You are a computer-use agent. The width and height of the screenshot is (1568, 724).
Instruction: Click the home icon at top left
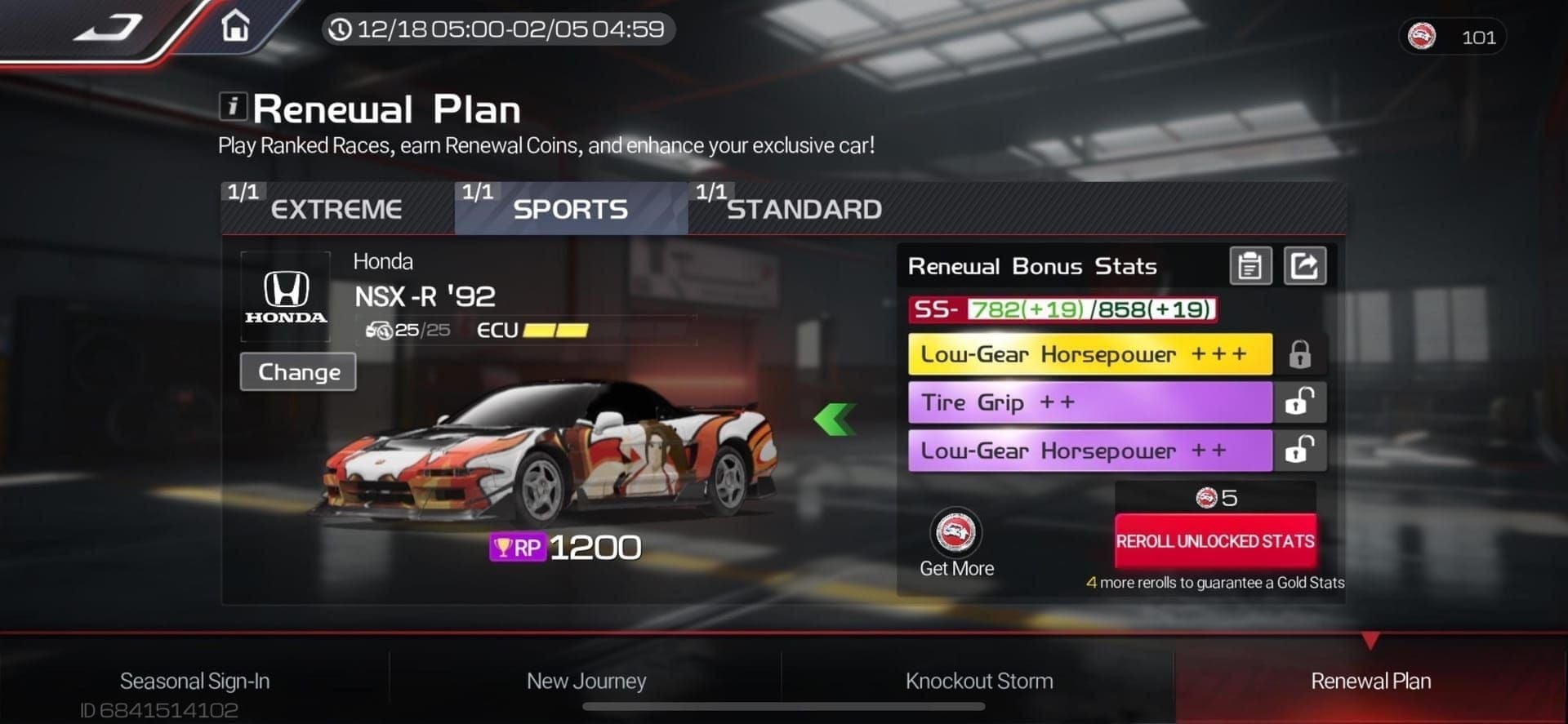tap(235, 29)
